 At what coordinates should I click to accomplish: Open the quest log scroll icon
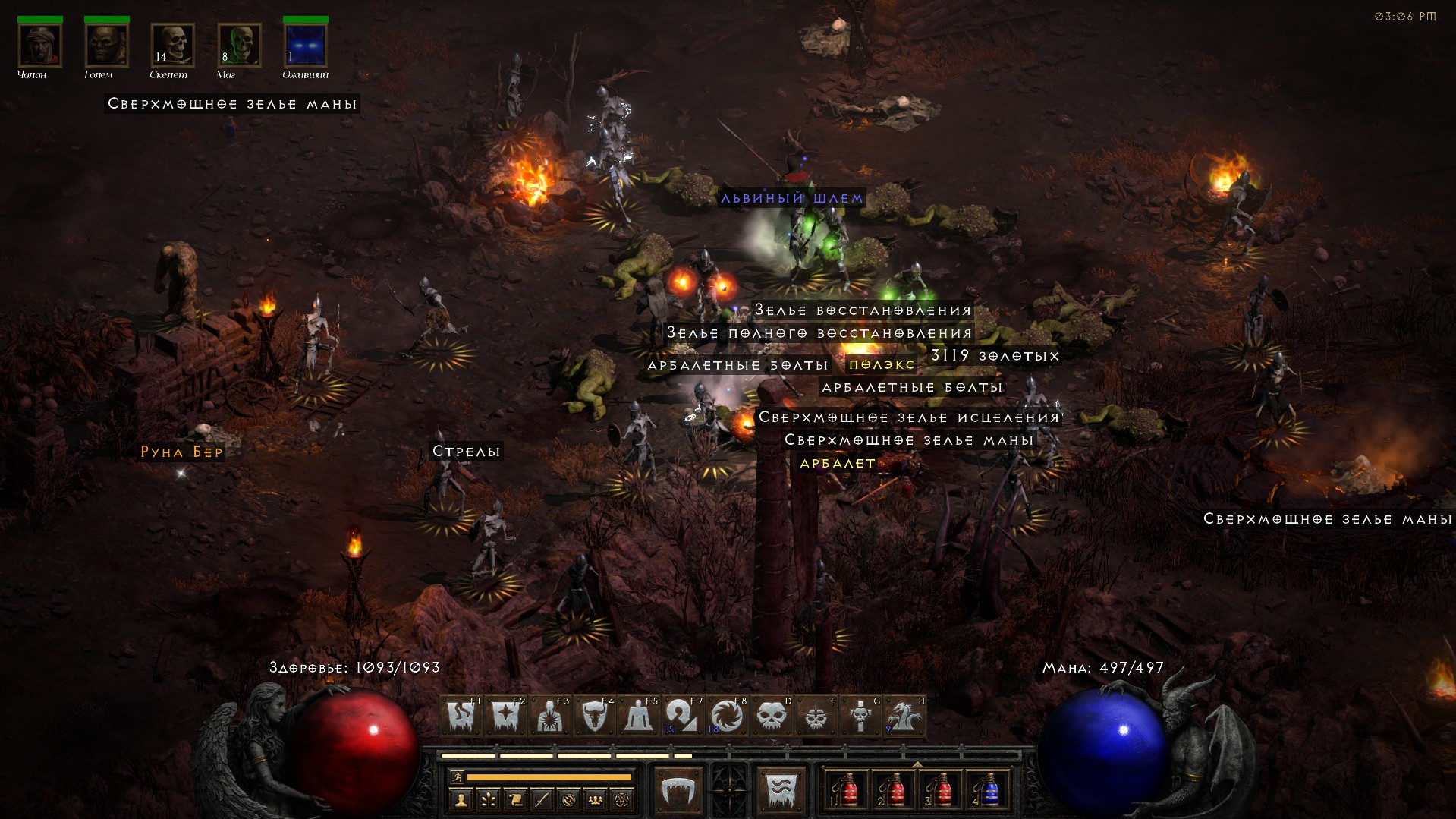pos(516,800)
